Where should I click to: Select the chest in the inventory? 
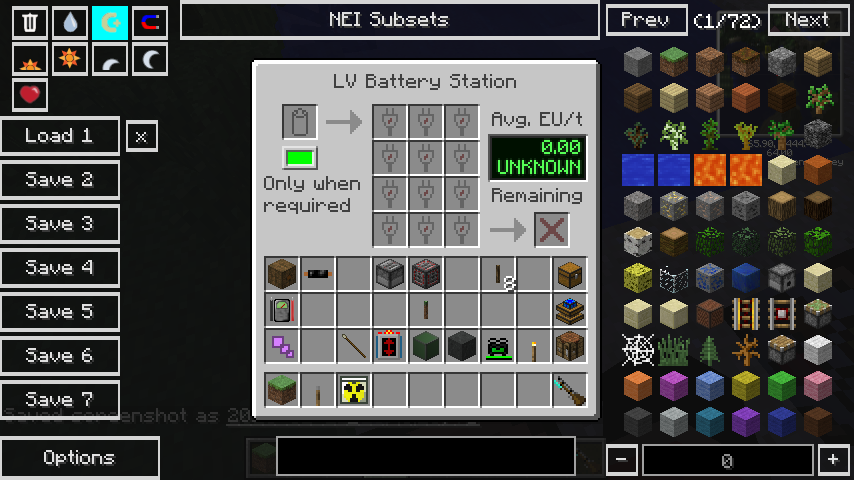point(570,274)
